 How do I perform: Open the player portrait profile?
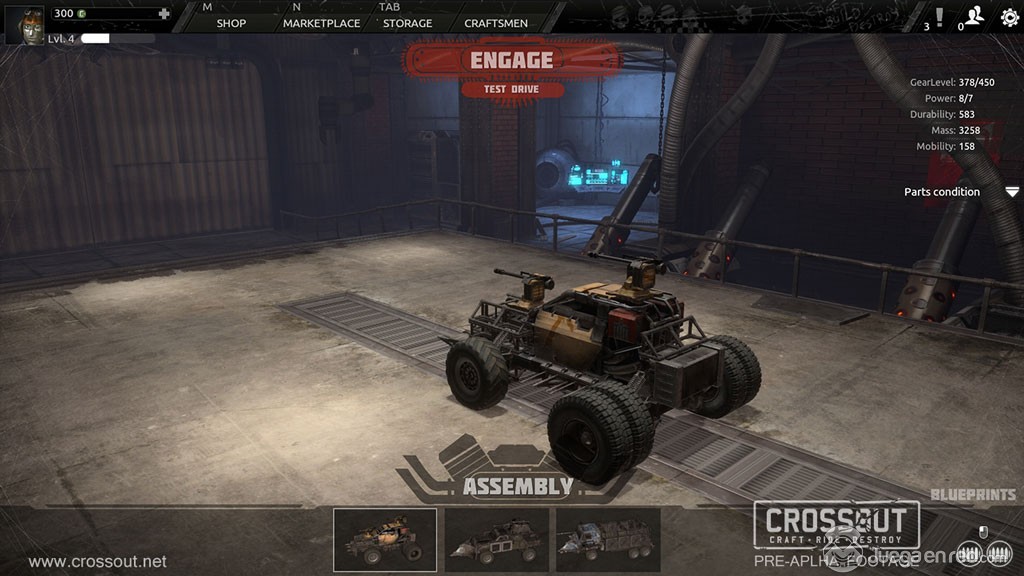tap(25, 25)
